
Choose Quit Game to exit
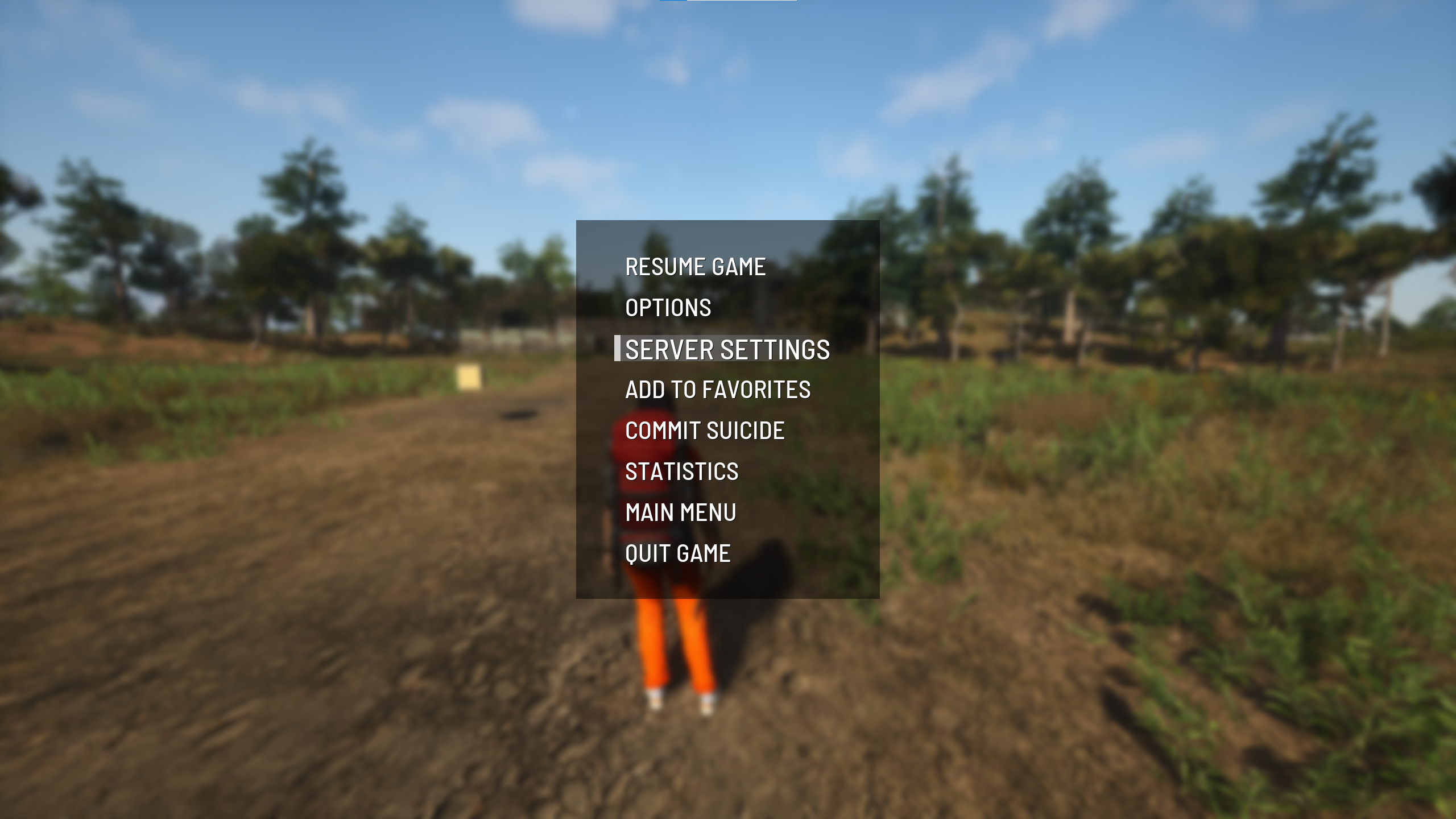pos(677,553)
